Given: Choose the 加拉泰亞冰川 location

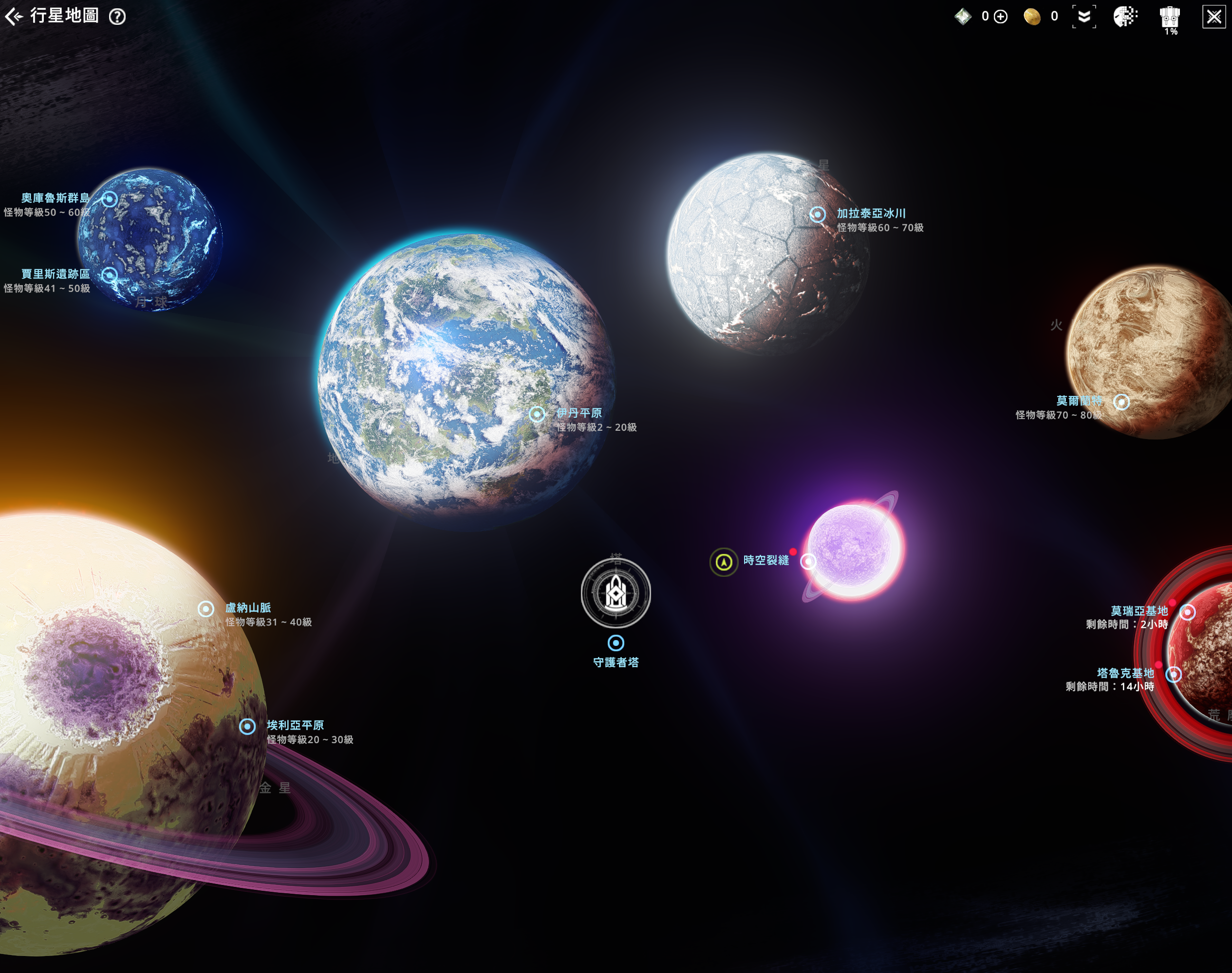Looking at the screenshot, I should (818, 214).
